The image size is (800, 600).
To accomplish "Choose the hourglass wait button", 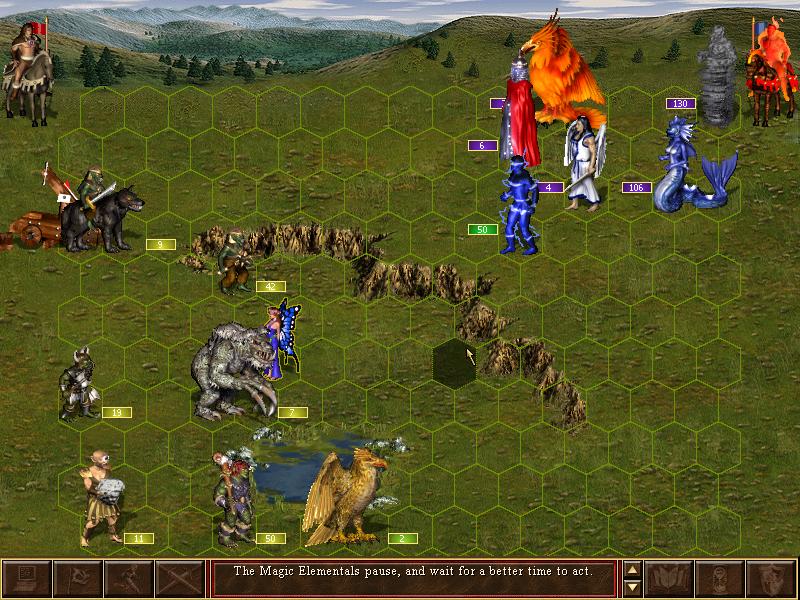I will (x=720, y=579).
